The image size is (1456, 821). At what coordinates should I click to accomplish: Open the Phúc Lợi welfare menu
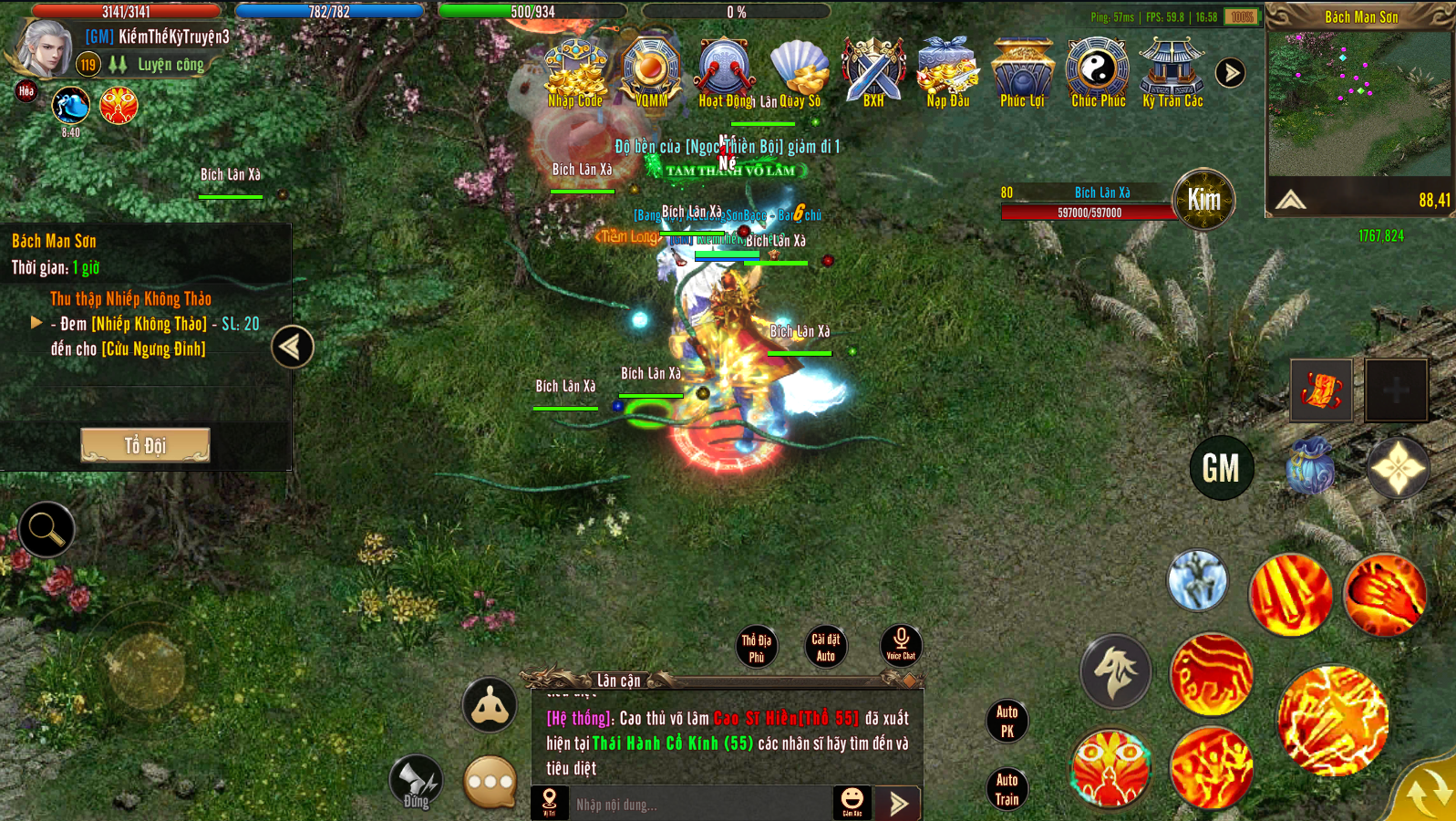click(x=1022, y=73)
